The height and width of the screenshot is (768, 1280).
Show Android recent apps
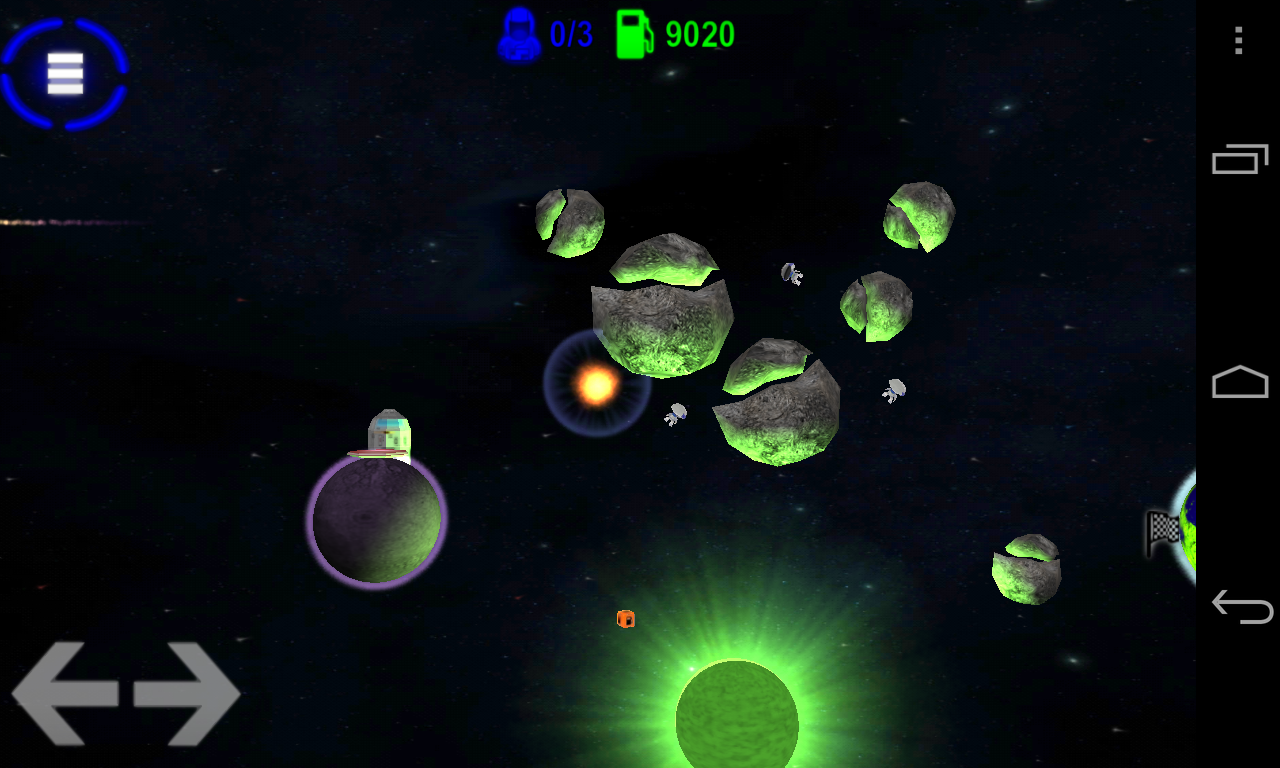click(x=1240, y=159)
